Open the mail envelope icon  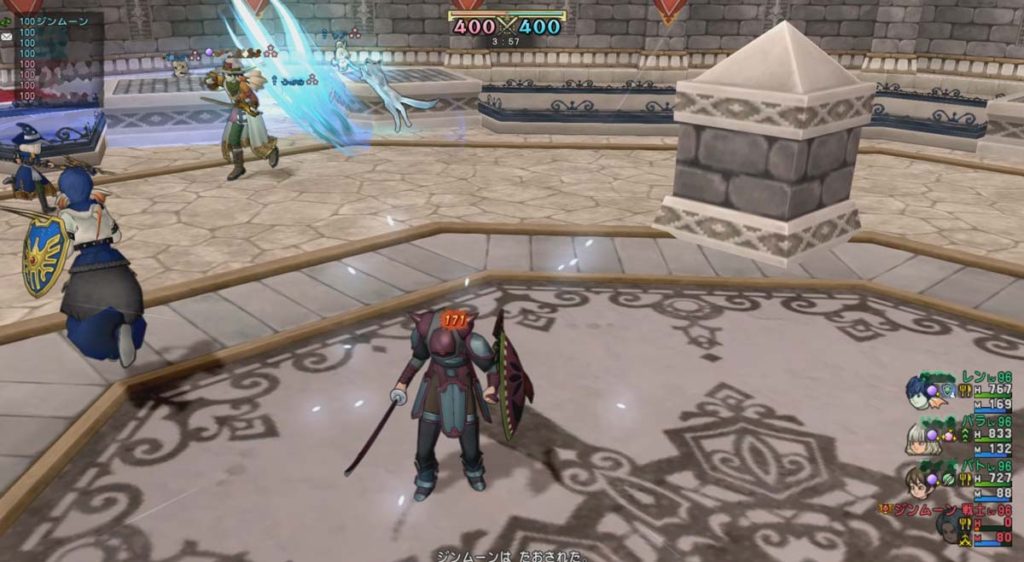coord(7,35)
